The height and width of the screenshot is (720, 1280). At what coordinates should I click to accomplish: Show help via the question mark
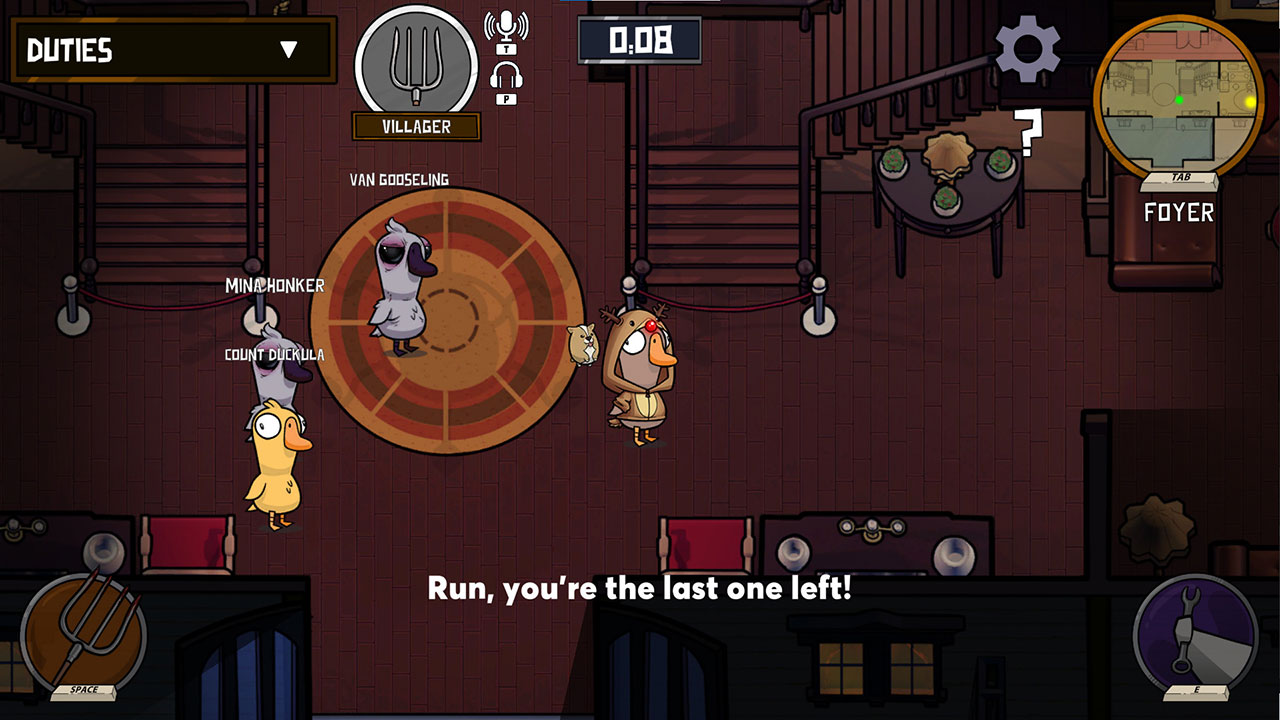1027,134
